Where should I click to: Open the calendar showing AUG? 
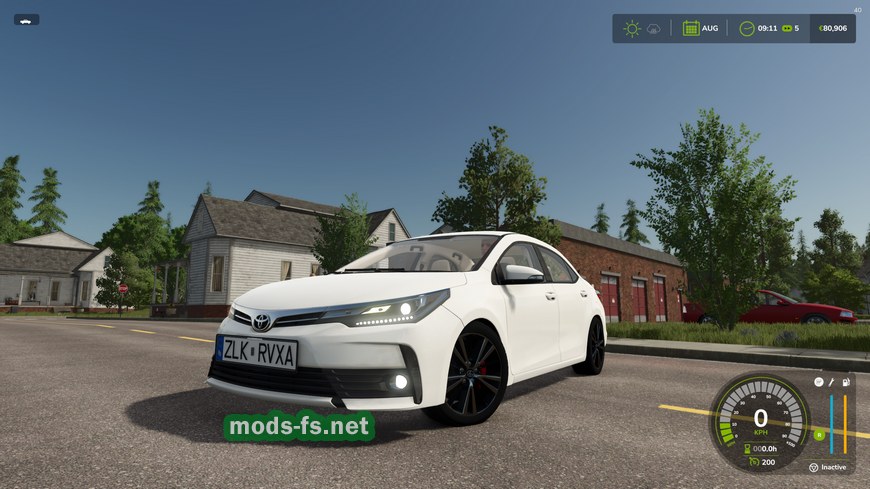pyautogui.click(x=691, y=28)
